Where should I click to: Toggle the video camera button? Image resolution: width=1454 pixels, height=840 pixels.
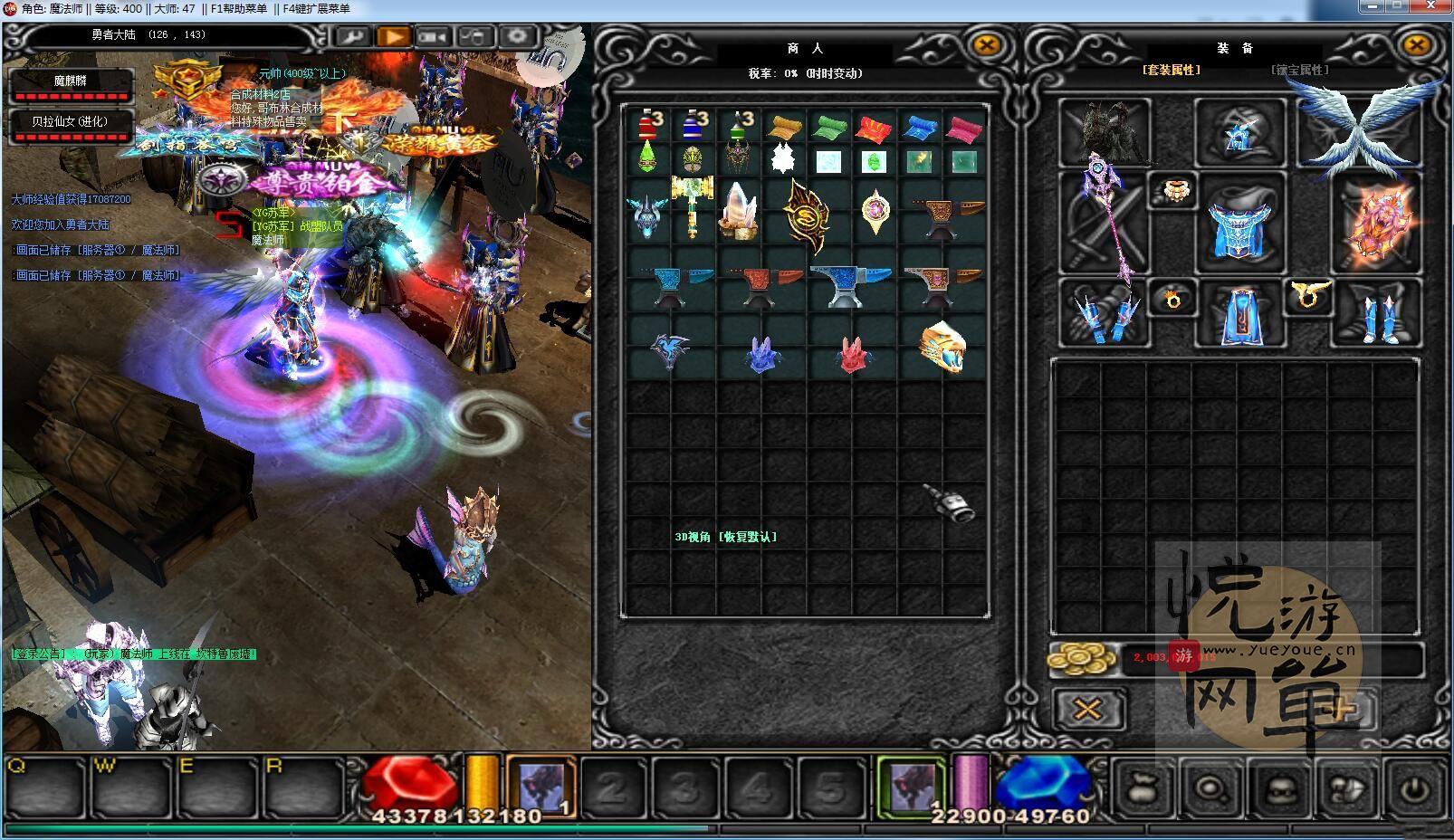[x=435, y=37]
